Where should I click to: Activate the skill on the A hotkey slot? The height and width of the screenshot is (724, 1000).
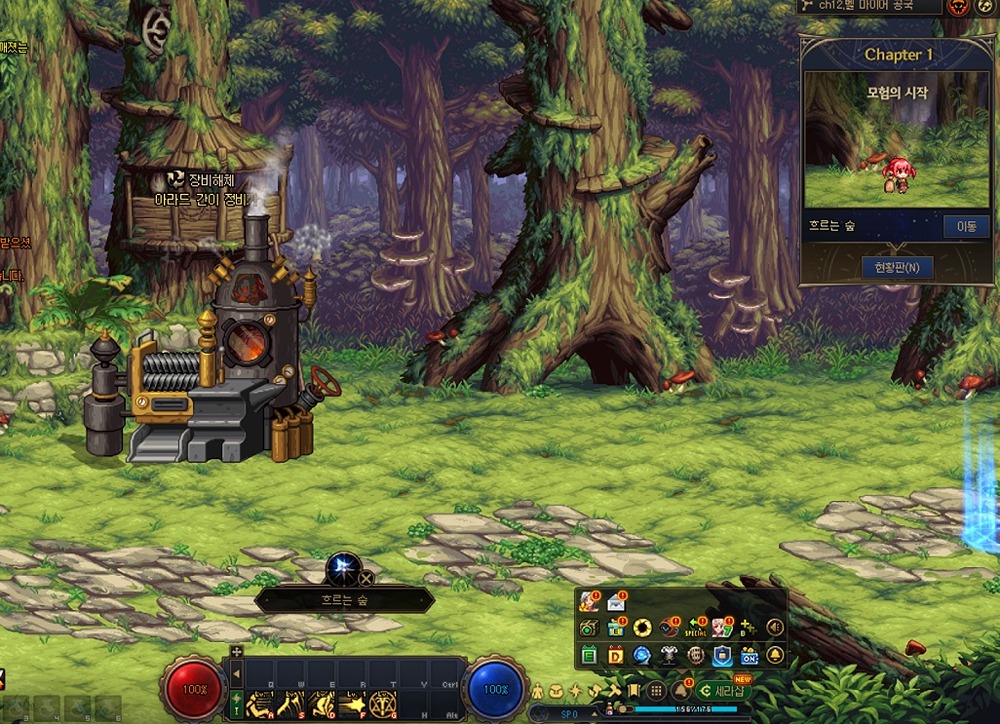(x=260, y=703)
